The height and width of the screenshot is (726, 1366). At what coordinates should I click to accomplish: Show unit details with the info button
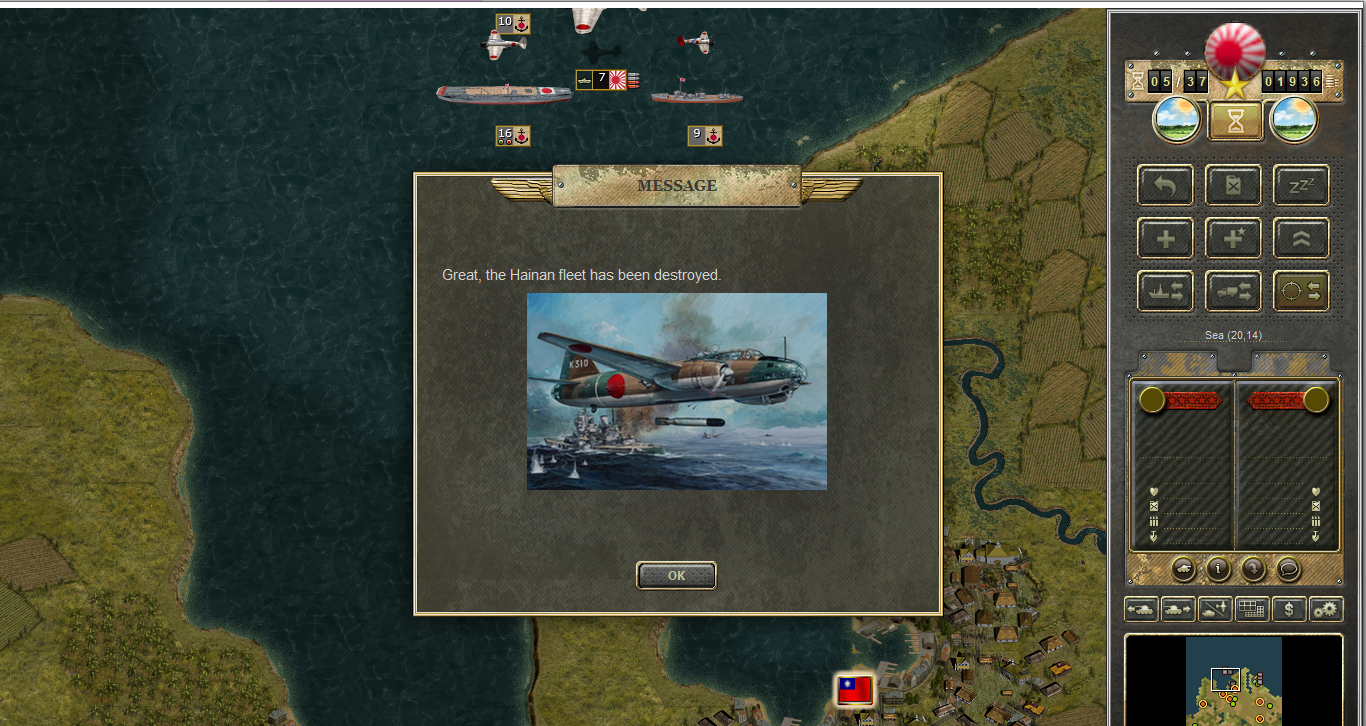pyautogui.click(x=1218, y=569)
